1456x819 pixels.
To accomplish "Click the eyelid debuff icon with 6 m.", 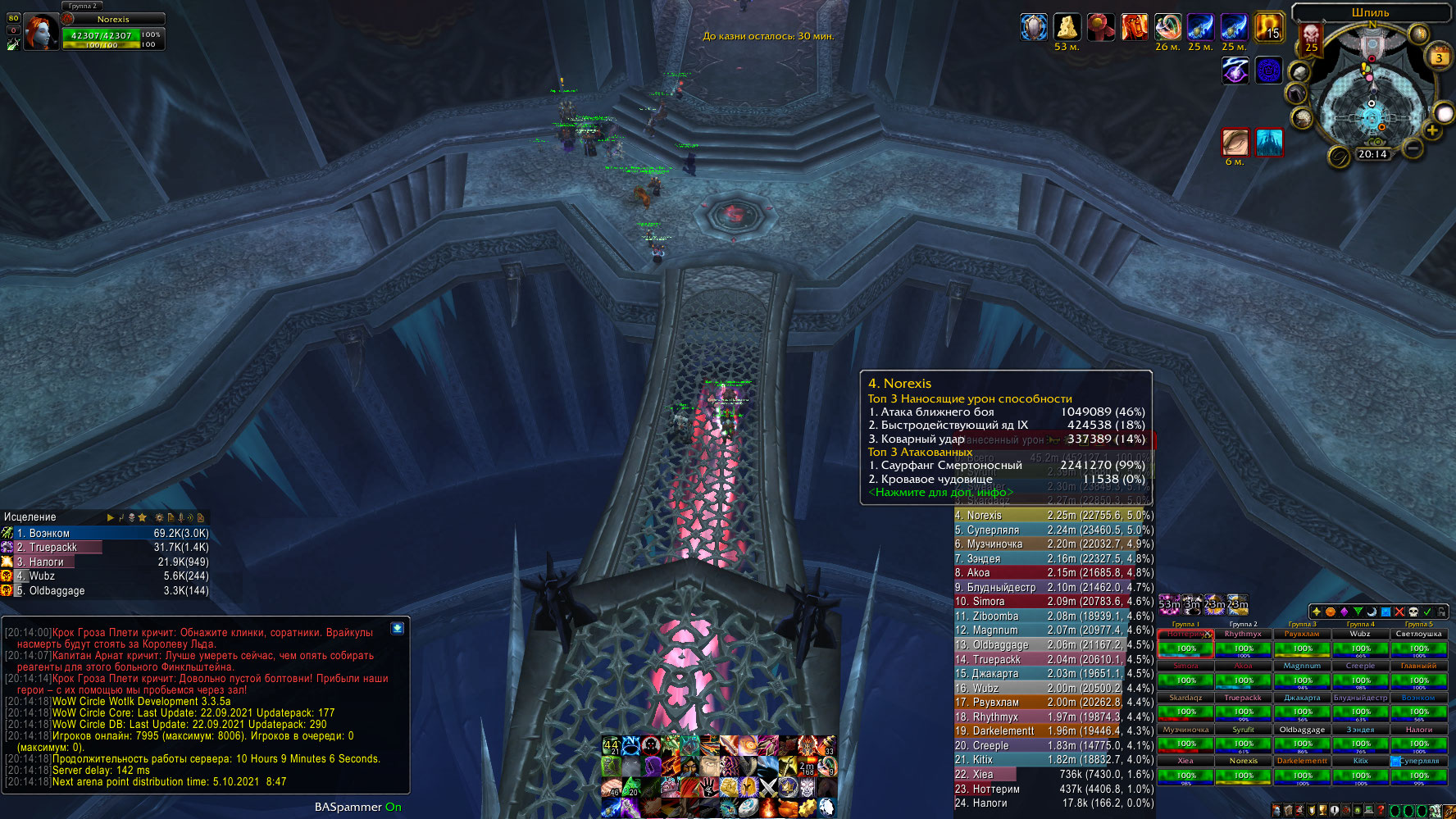I will click(x=1235, y=142).
